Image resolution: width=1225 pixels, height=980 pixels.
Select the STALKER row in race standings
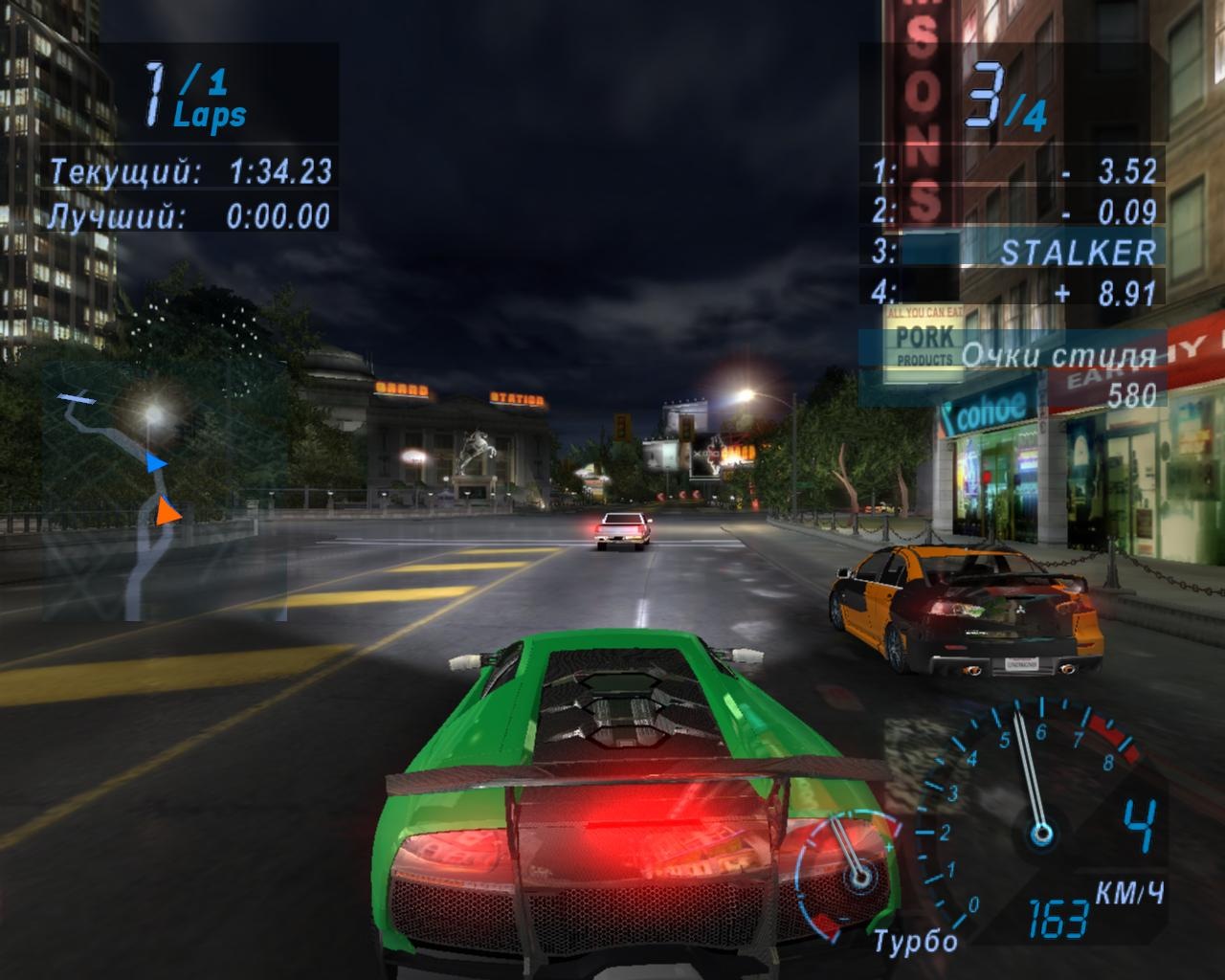(x=1016, y=252)
